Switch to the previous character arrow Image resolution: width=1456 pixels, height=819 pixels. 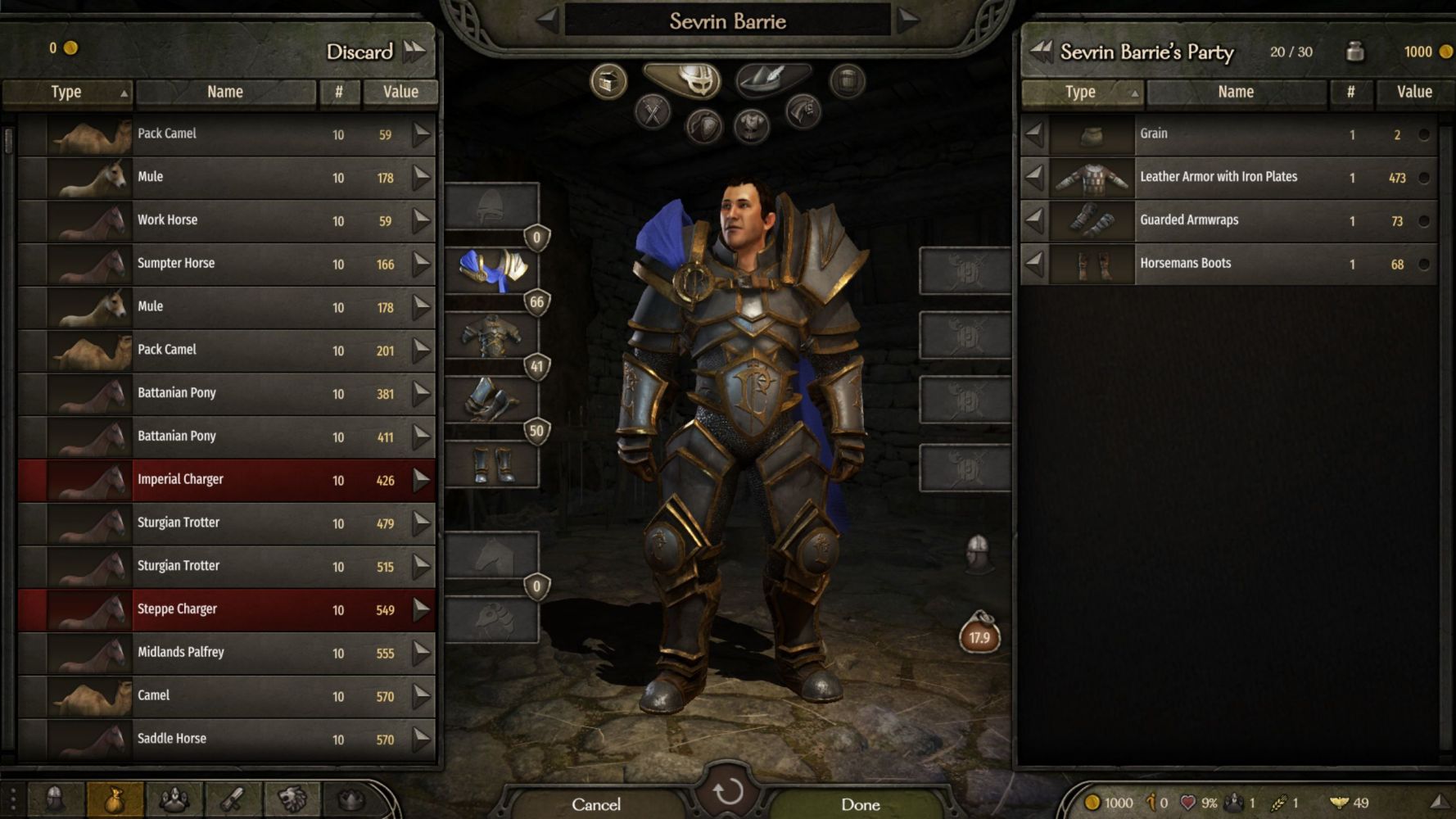[548, 20]
